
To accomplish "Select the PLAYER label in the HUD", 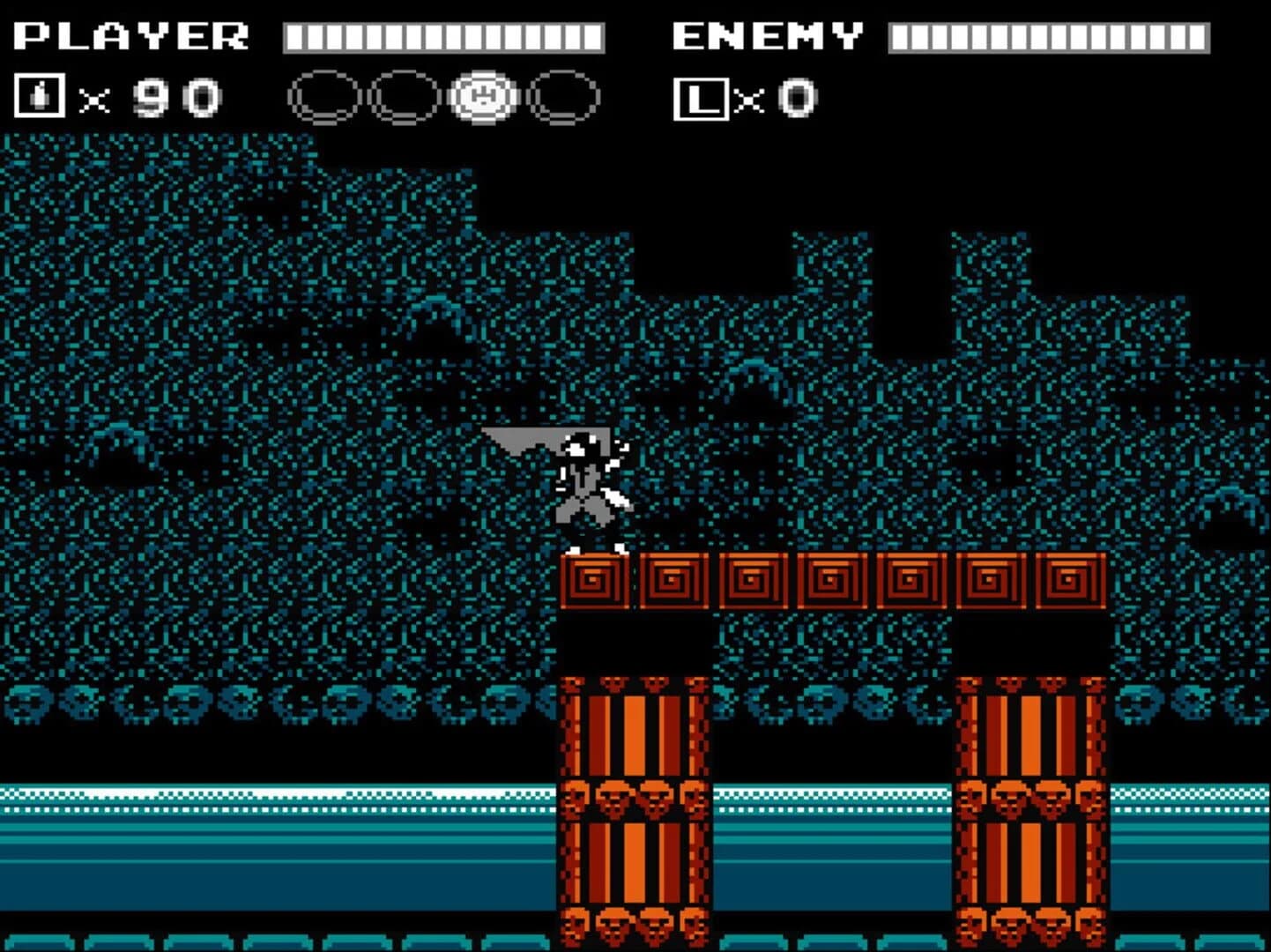I will pos(132,35).
